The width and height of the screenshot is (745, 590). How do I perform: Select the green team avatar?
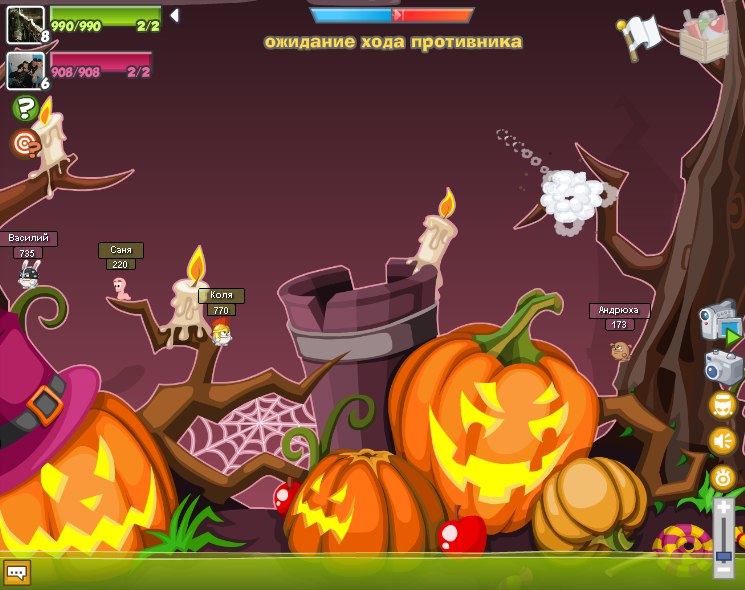tap(25, 24)
